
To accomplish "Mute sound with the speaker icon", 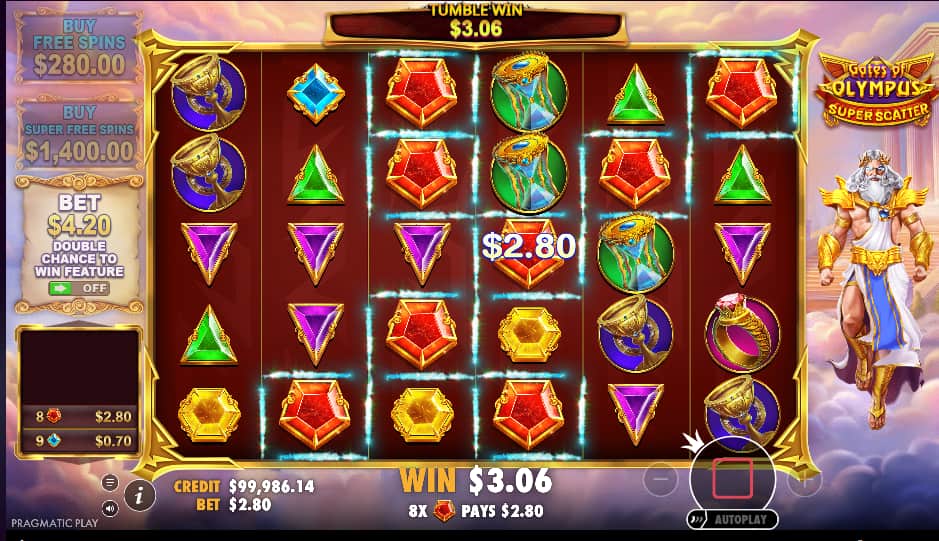I will (x=110, y=508).
